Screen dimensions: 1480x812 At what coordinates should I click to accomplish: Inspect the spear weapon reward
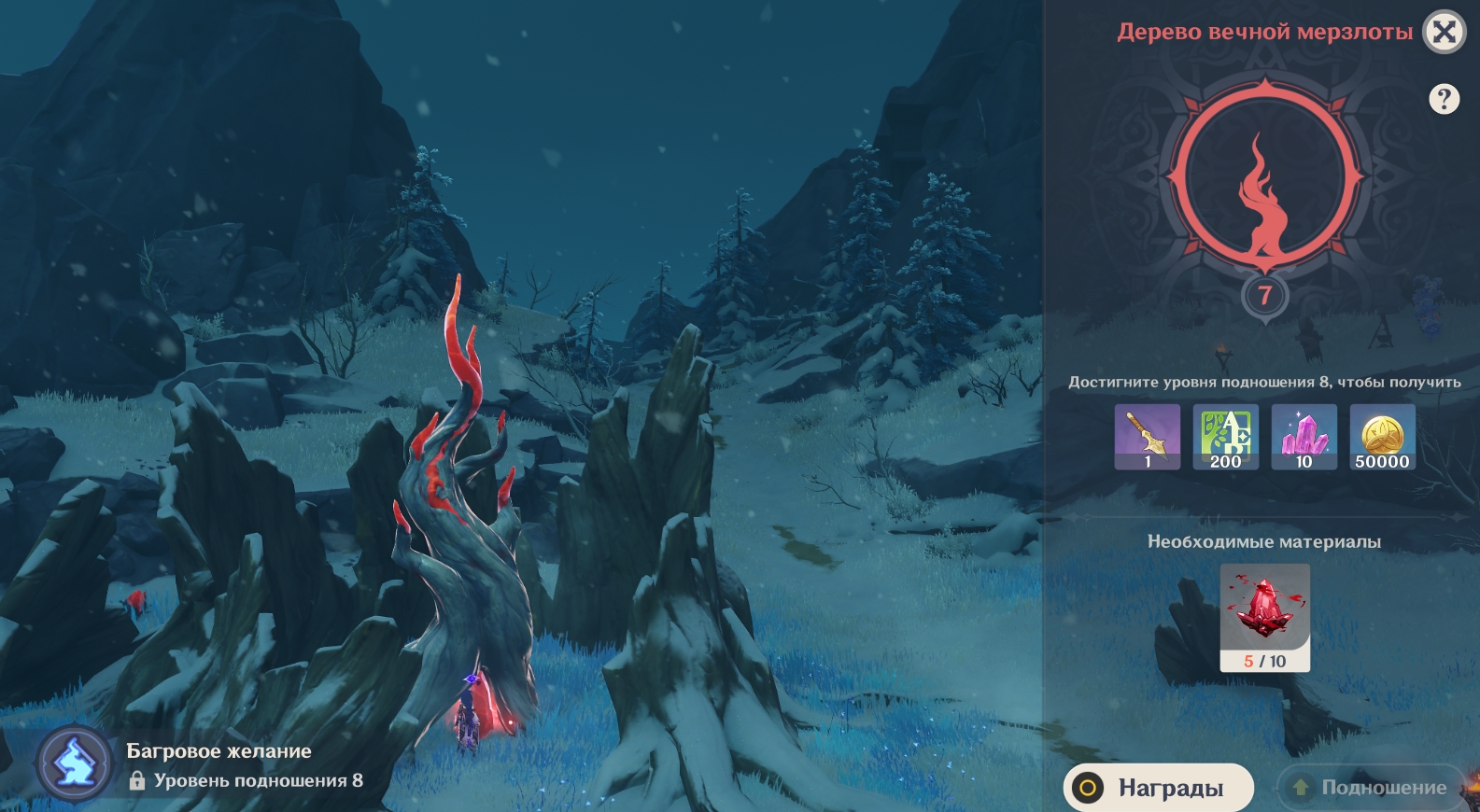point(1148,437)
